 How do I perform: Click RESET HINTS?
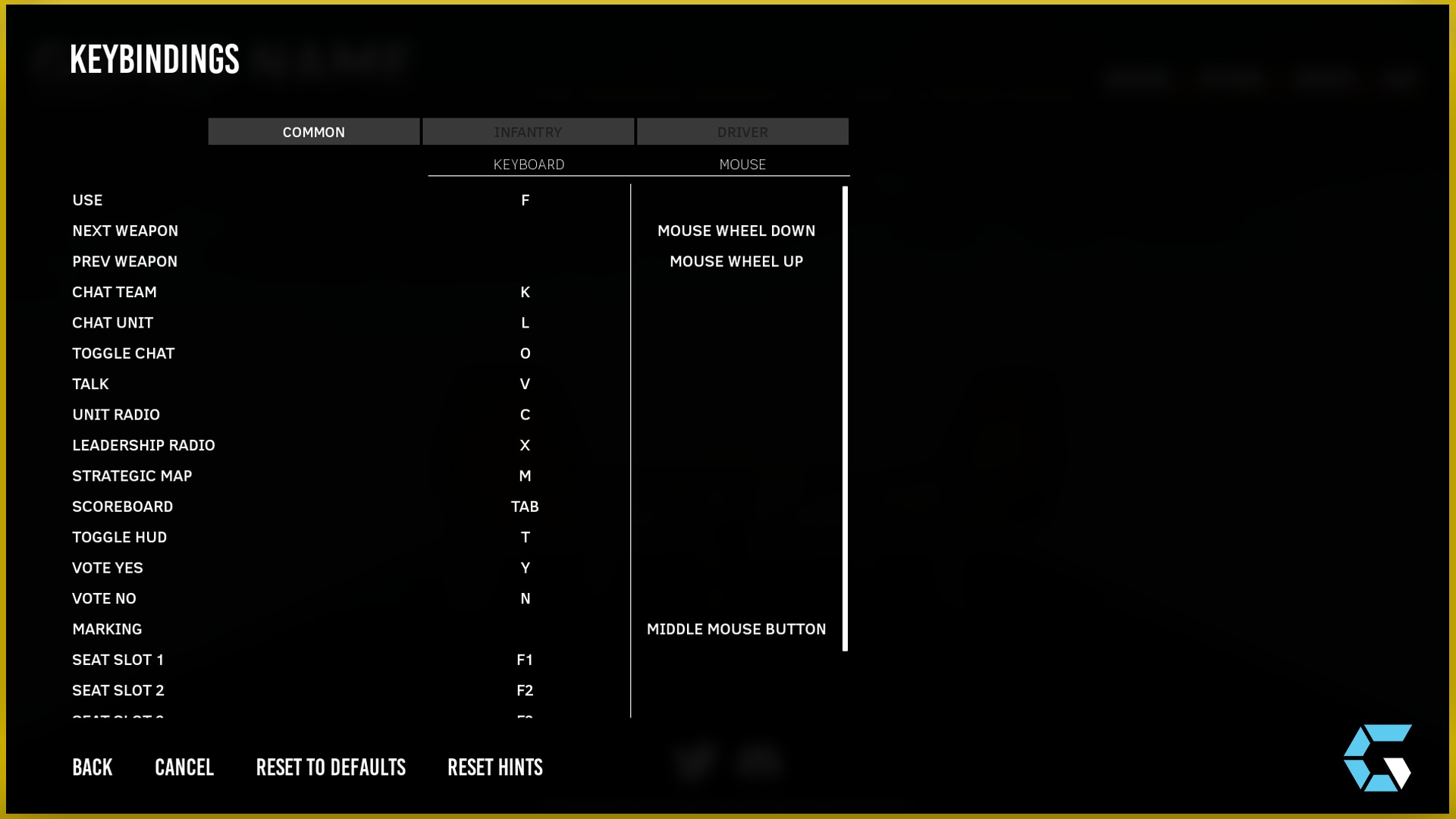[x=495, y=767]
